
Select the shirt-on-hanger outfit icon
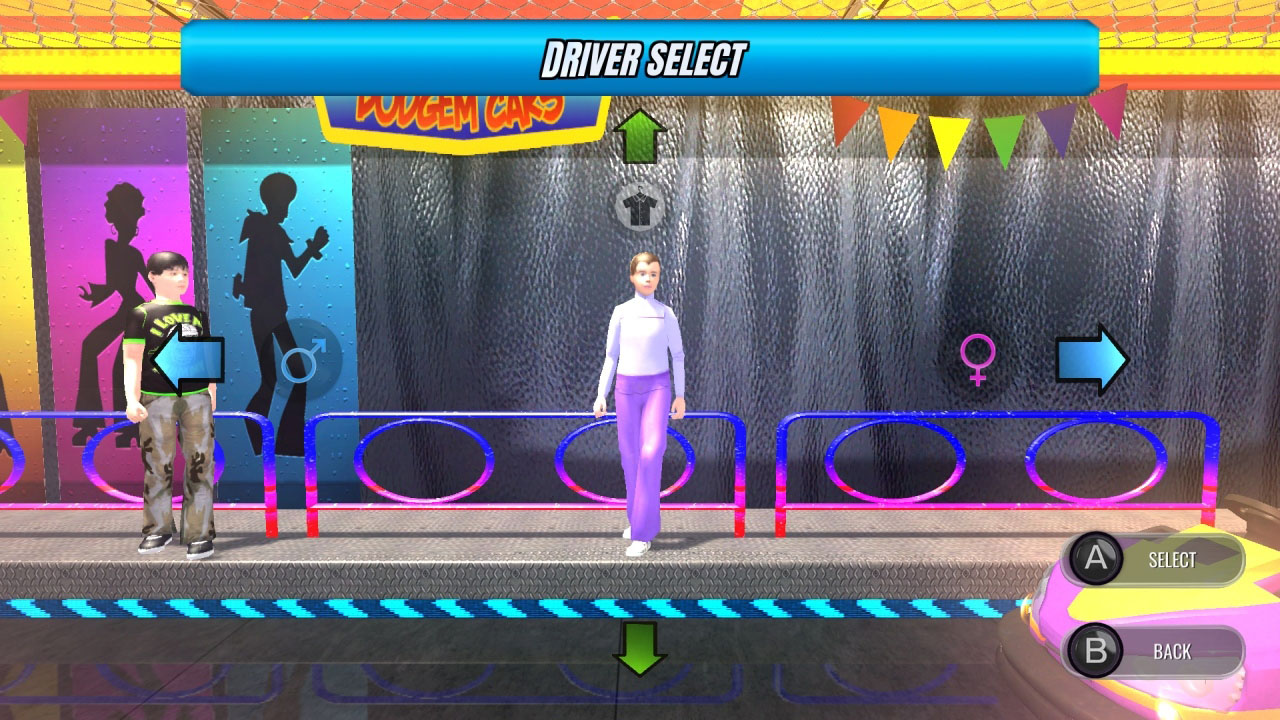(640, 207)
